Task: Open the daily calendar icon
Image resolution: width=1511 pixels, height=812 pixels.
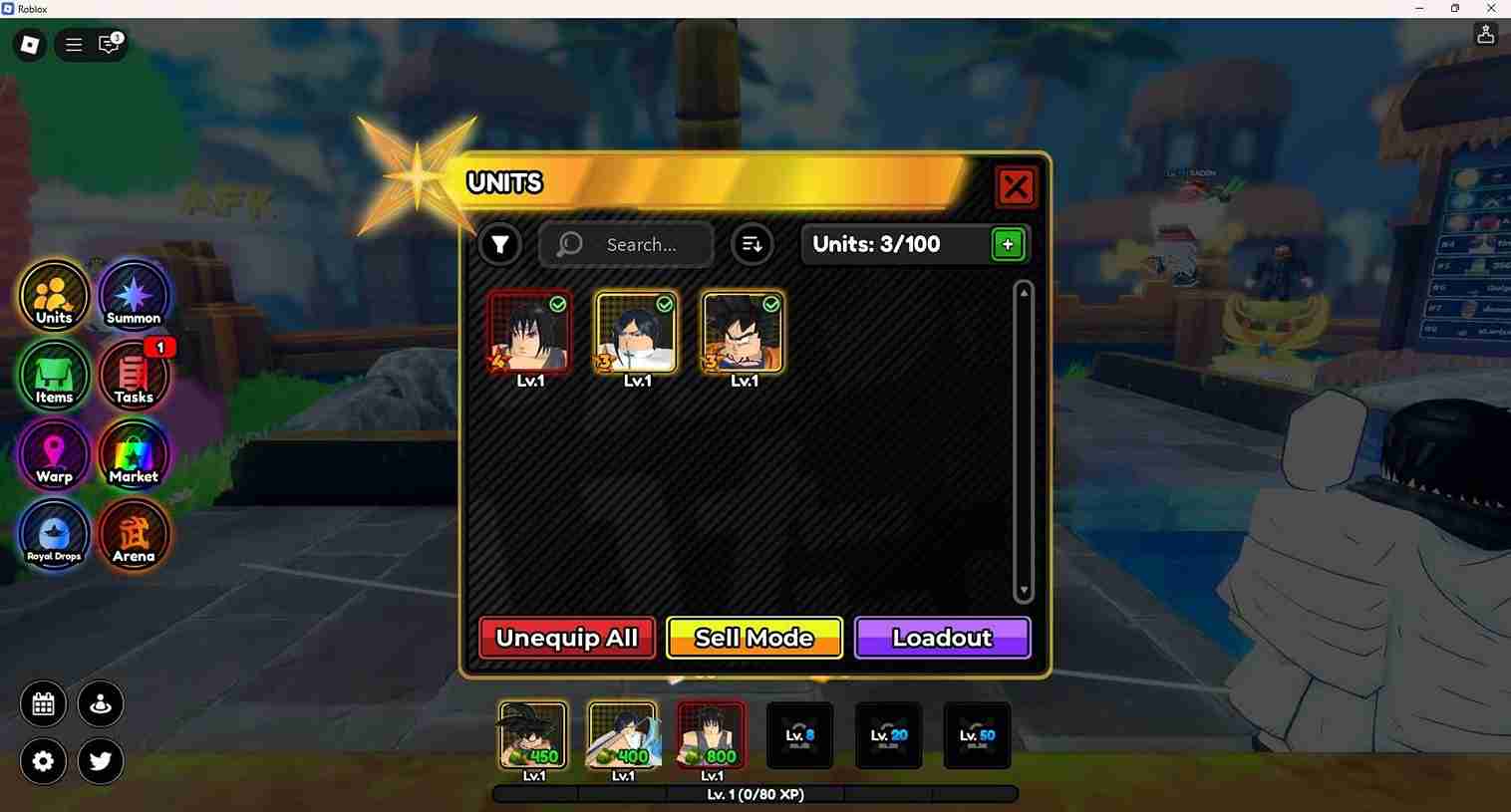Action: 43,703
